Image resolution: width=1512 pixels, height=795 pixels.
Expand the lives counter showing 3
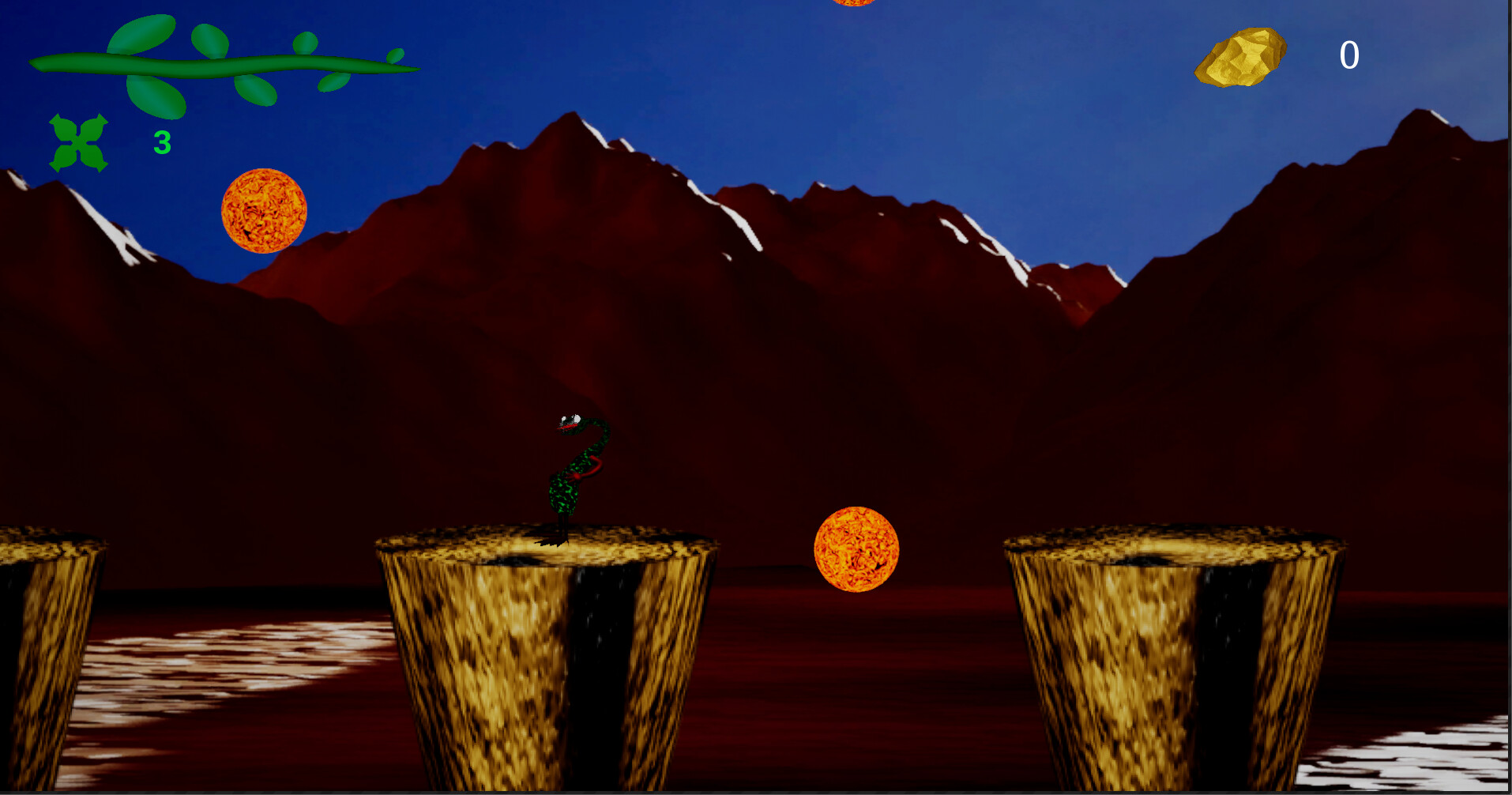pyautogui.click(x=161, y=141)
